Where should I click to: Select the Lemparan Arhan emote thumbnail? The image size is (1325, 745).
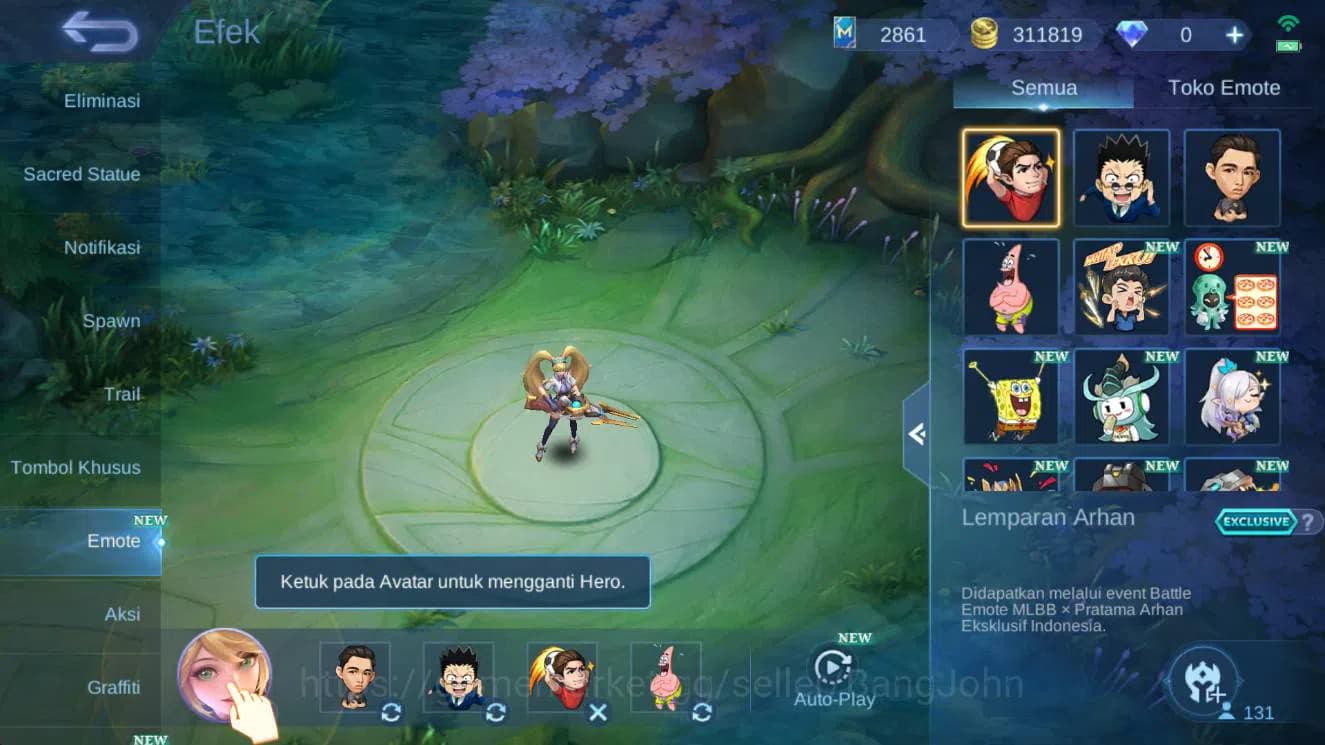(x=1010, y=178)
